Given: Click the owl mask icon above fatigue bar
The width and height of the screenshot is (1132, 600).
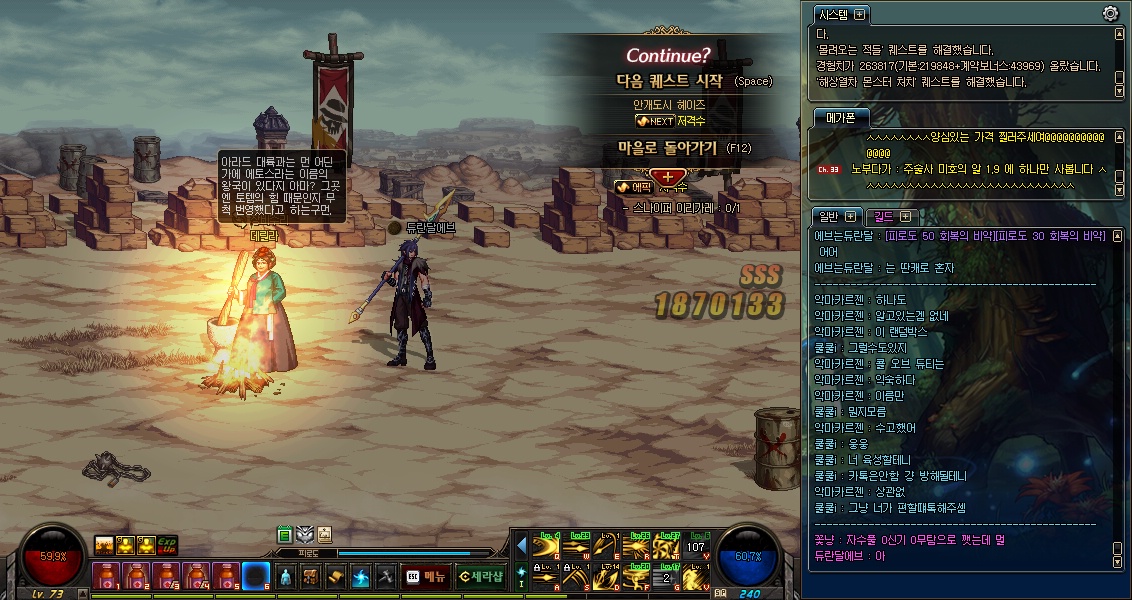Looking at the screenshot, I should tap(305, 534).
